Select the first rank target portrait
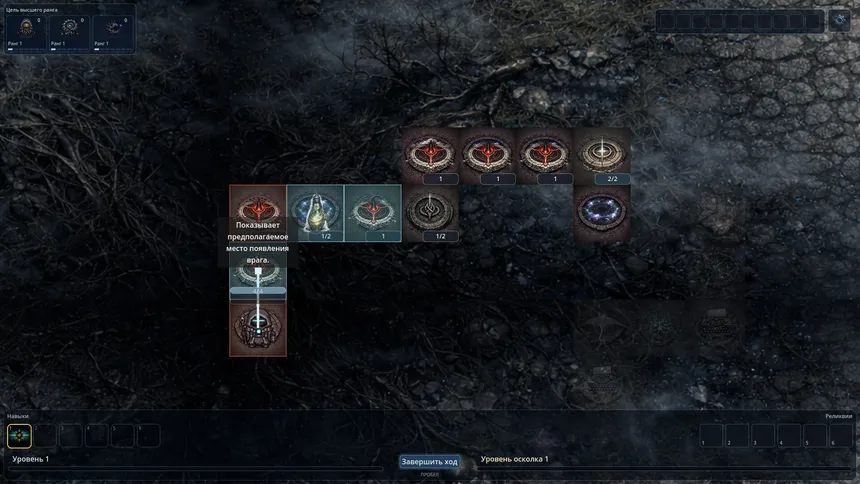860x484 pixels. point(25,29)
